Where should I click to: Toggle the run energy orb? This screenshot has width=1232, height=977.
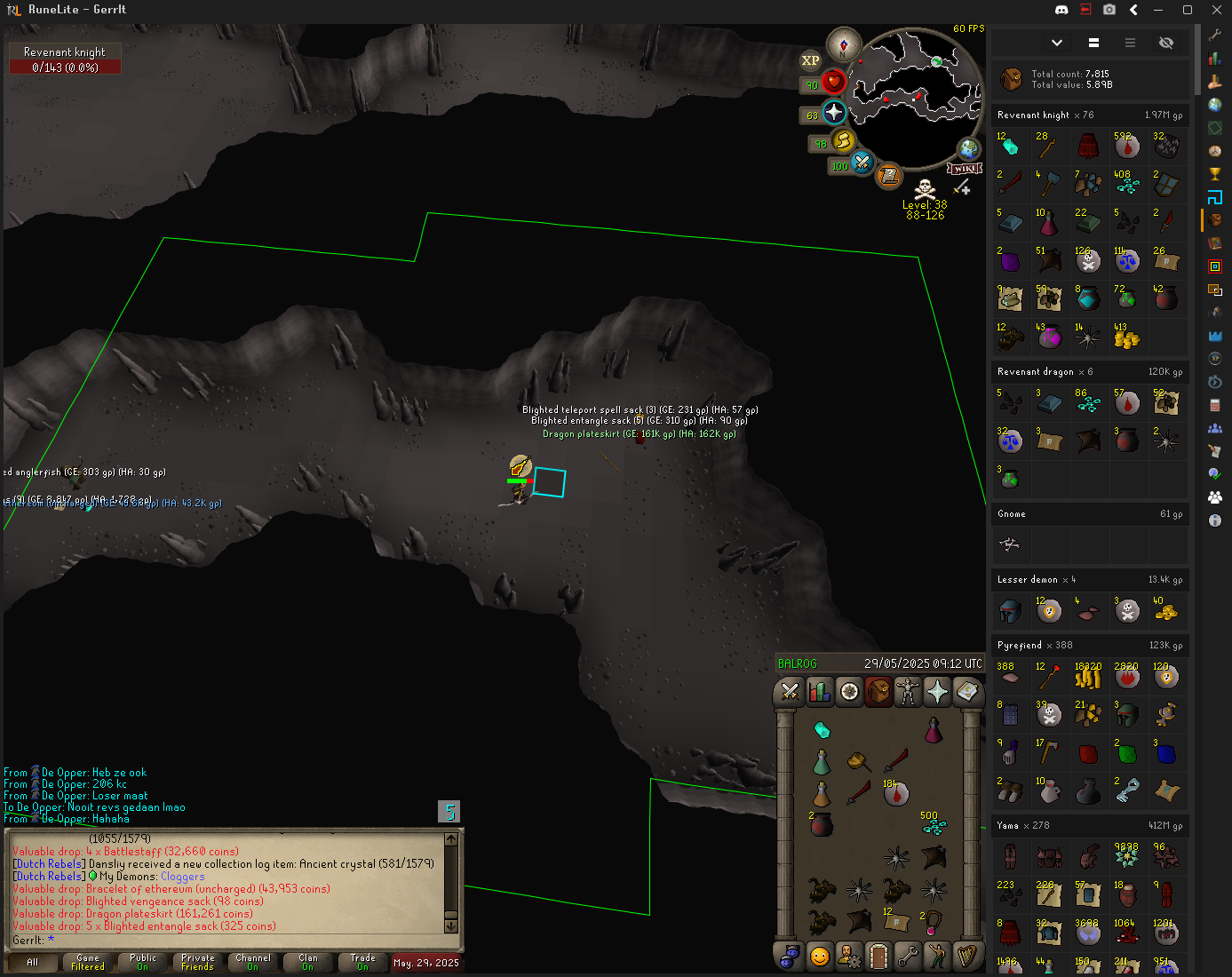pyautogui.click(x=843, y=141)
